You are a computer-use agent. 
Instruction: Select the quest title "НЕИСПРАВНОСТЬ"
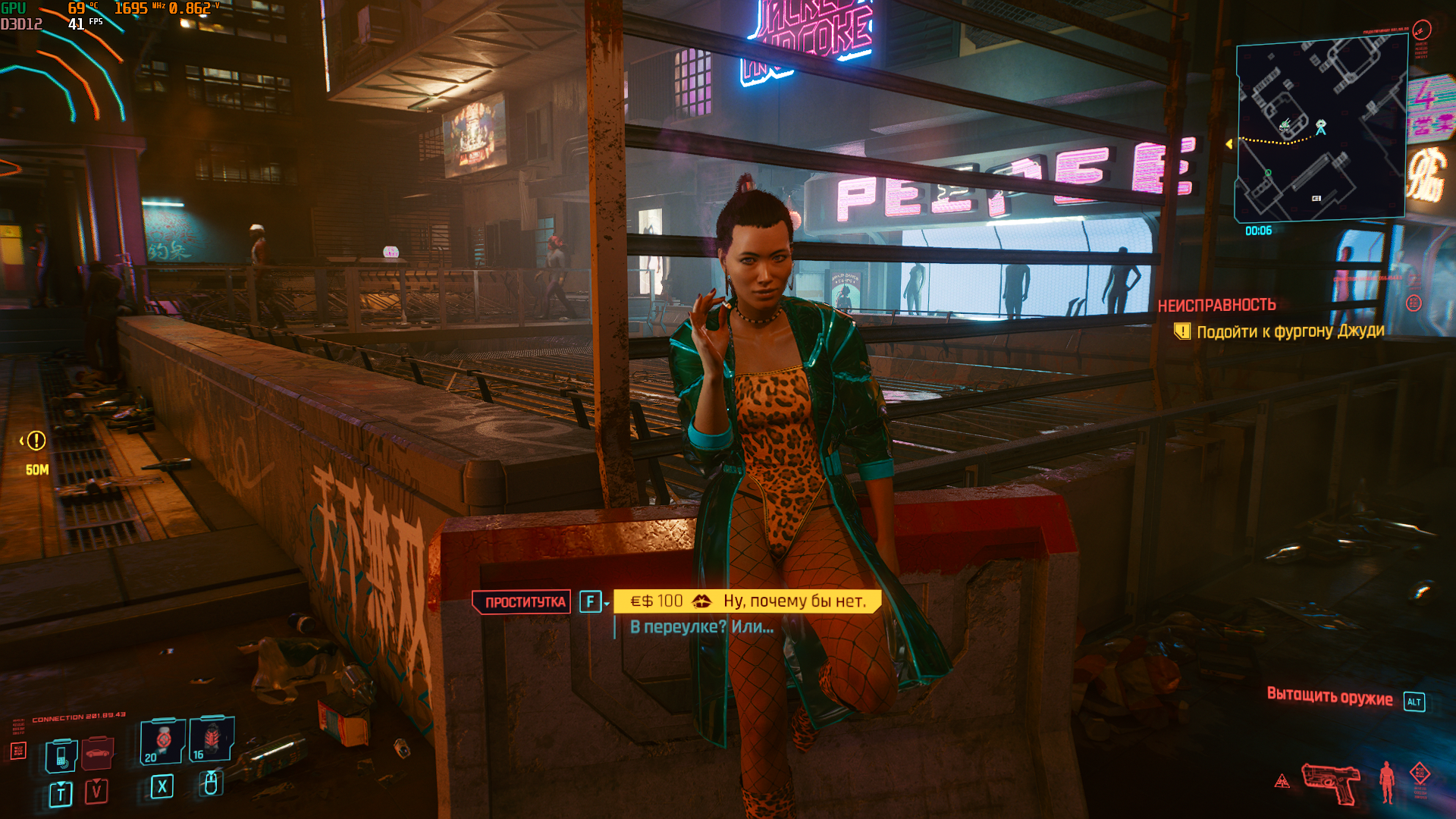point(1216,306)
